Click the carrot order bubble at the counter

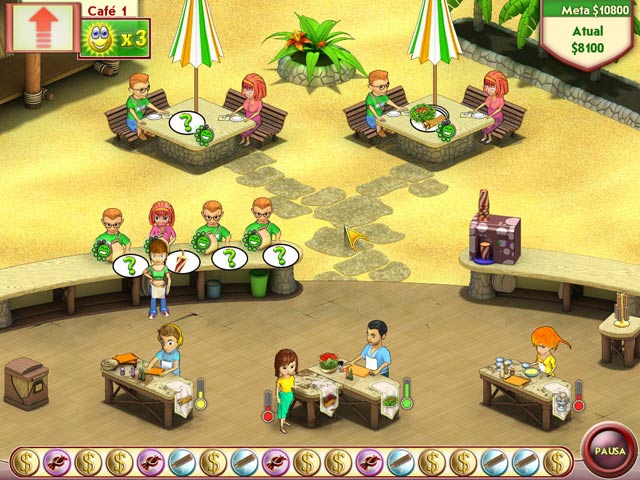pos(180,261)
